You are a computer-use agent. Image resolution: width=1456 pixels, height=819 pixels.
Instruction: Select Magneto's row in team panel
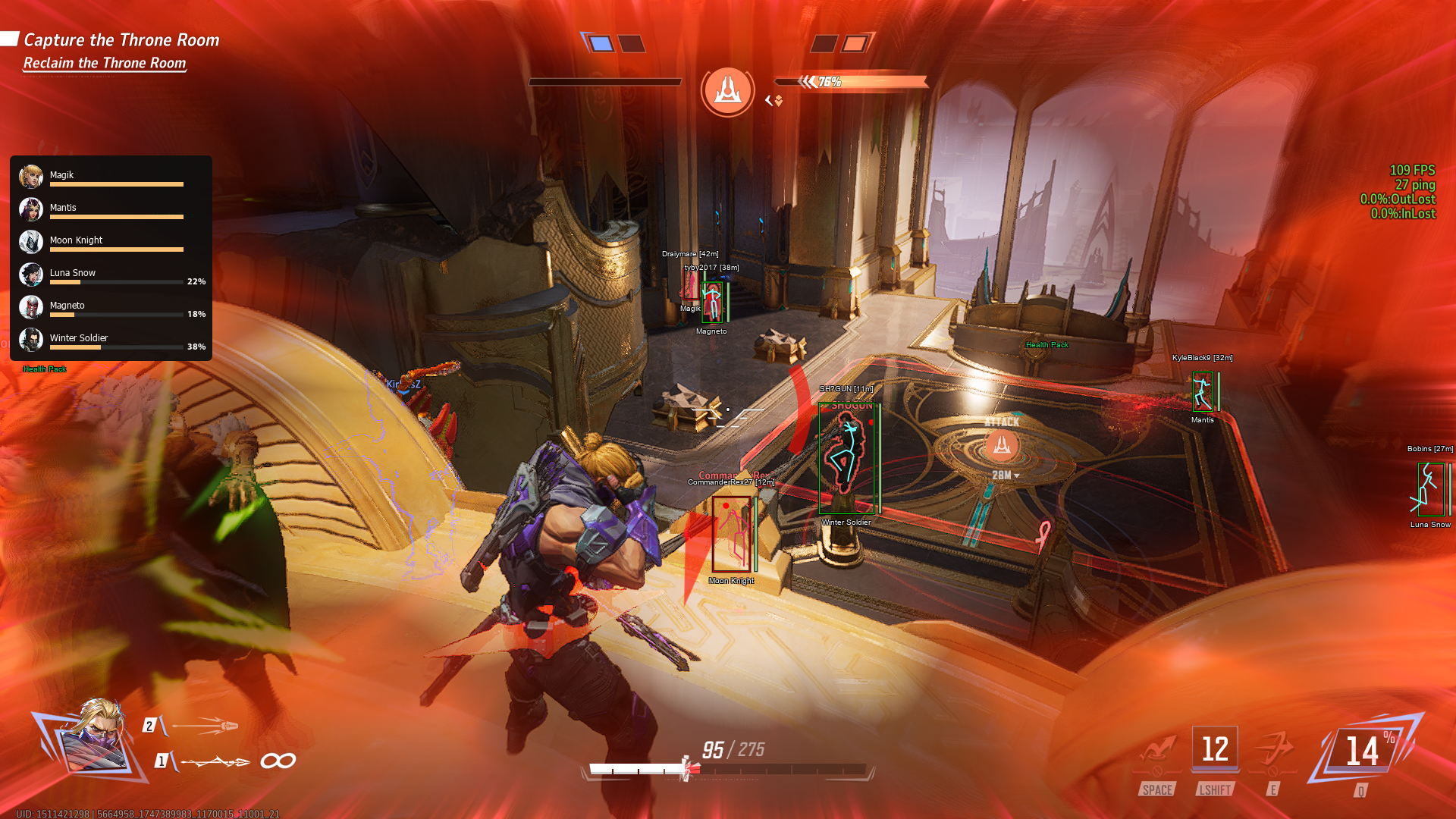111,307
